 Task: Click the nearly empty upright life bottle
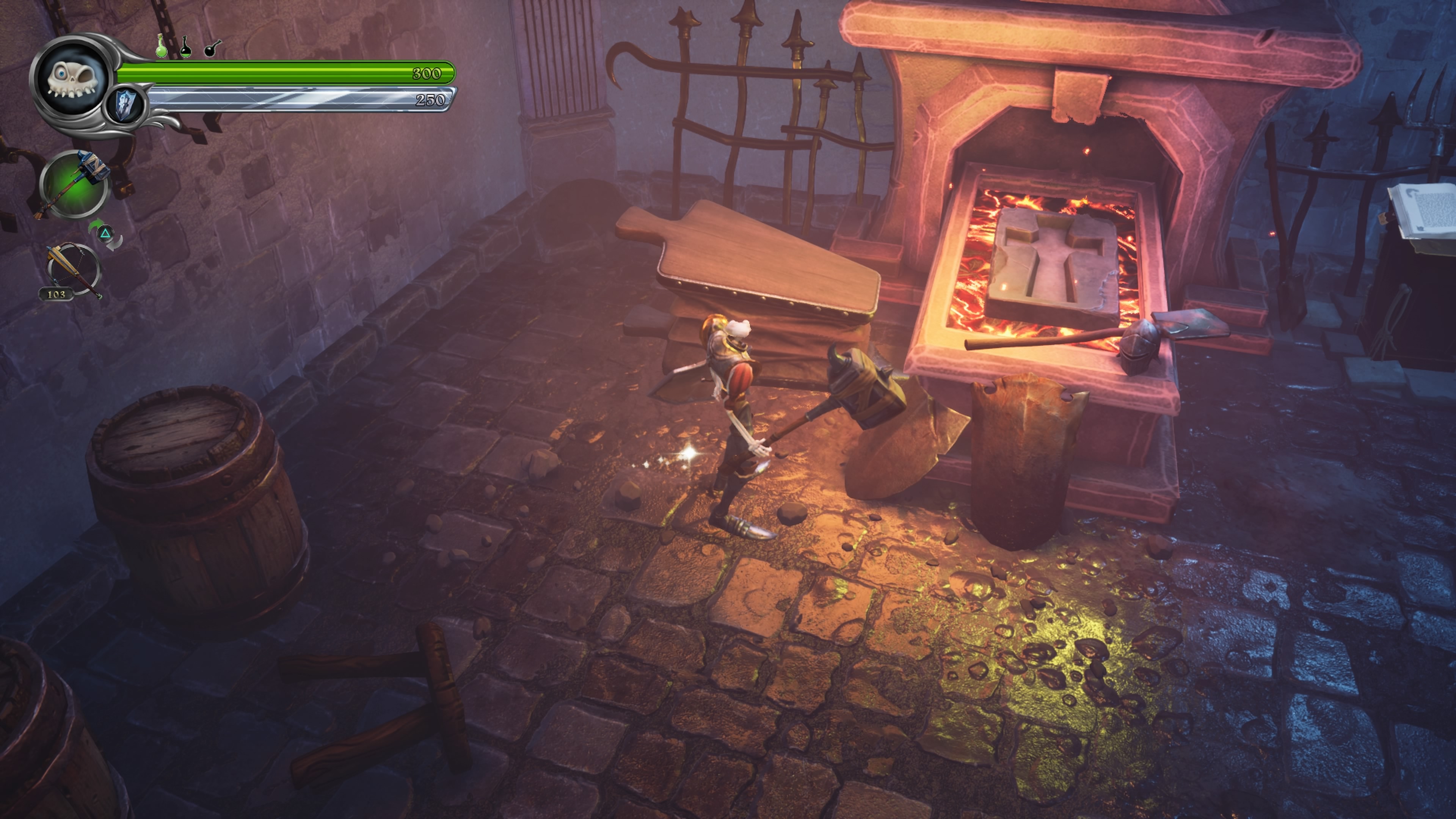[x=185, y=47]
